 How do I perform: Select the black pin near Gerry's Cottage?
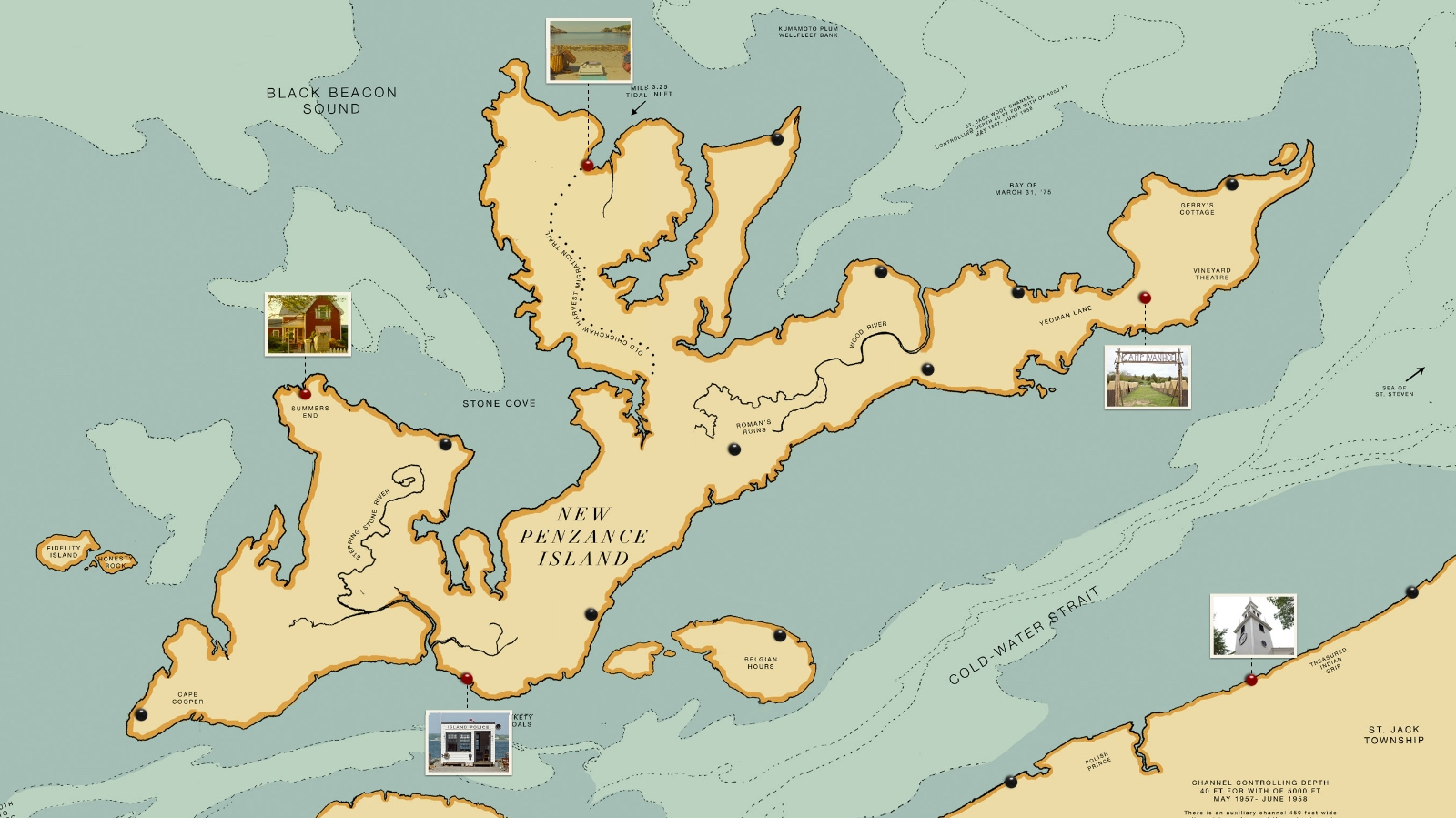(x=1231, y=185)
